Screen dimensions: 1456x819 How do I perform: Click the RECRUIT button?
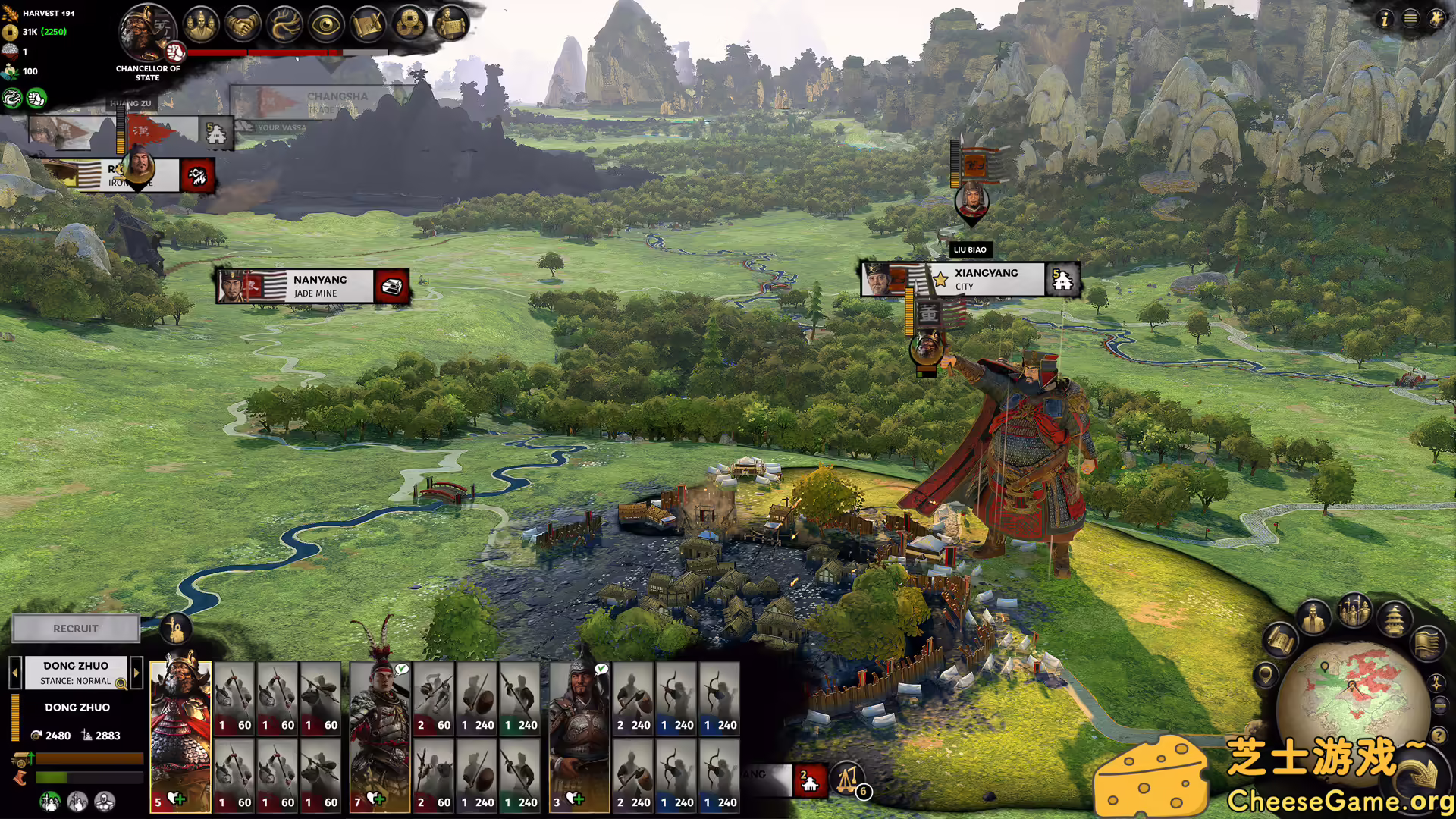point(75,629)
